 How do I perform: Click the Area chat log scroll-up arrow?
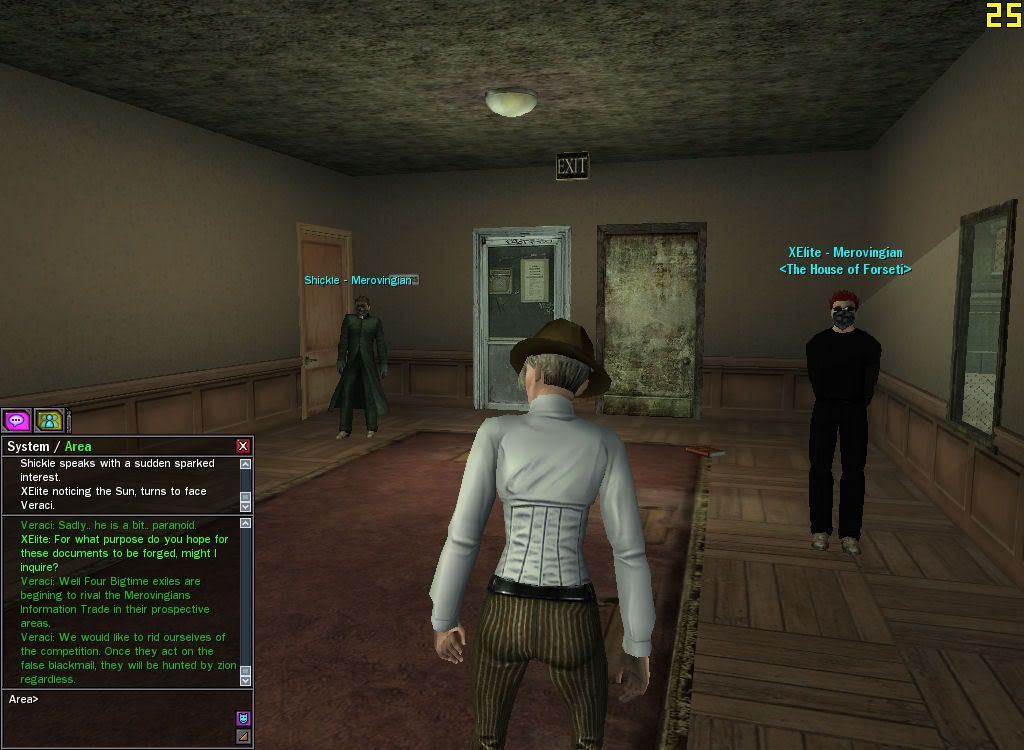(246, 523)
